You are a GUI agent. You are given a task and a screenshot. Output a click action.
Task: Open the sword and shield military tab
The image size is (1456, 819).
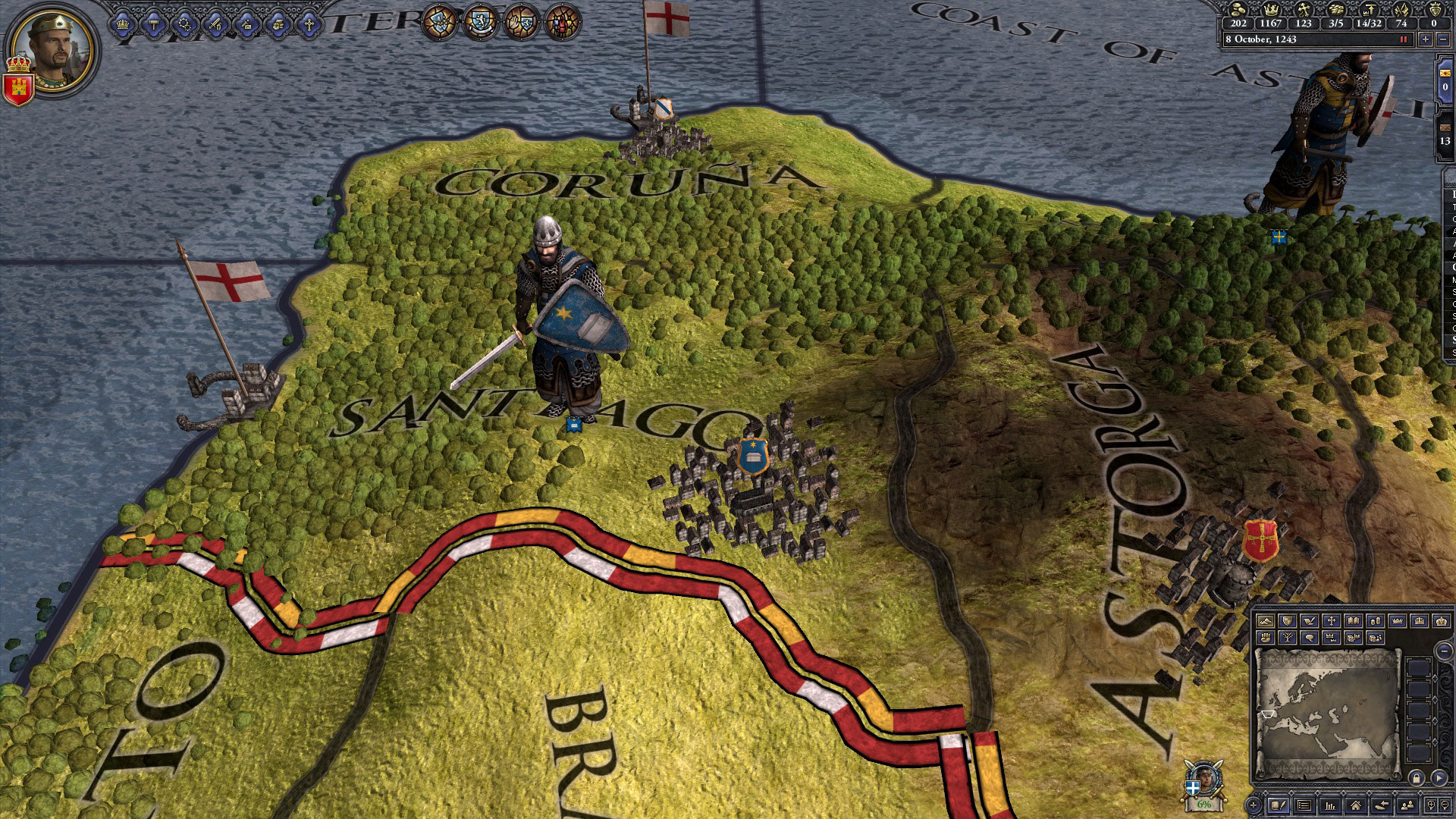pos(215,25)
